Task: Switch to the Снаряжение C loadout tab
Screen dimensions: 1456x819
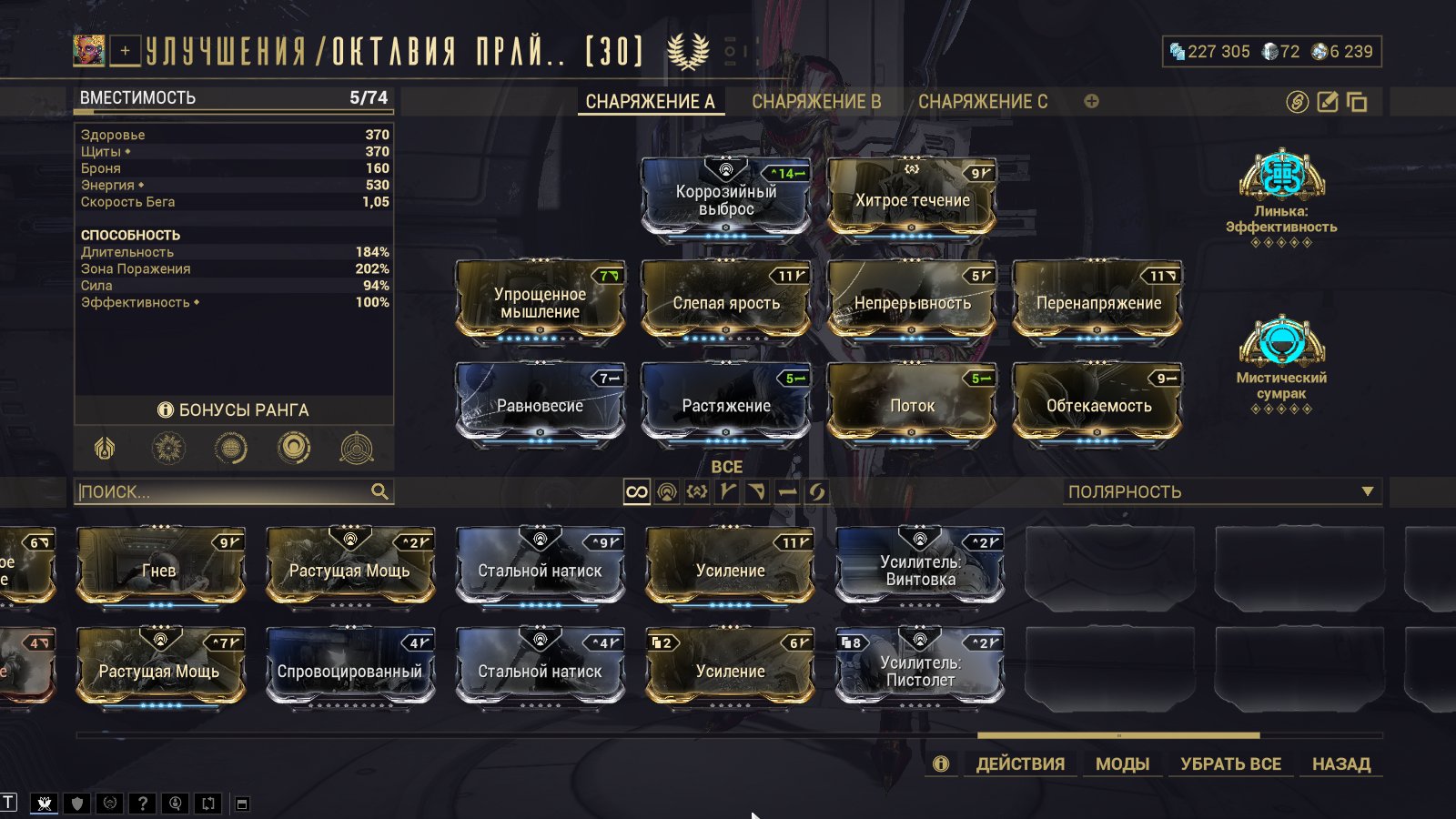Action: [982, 102]
